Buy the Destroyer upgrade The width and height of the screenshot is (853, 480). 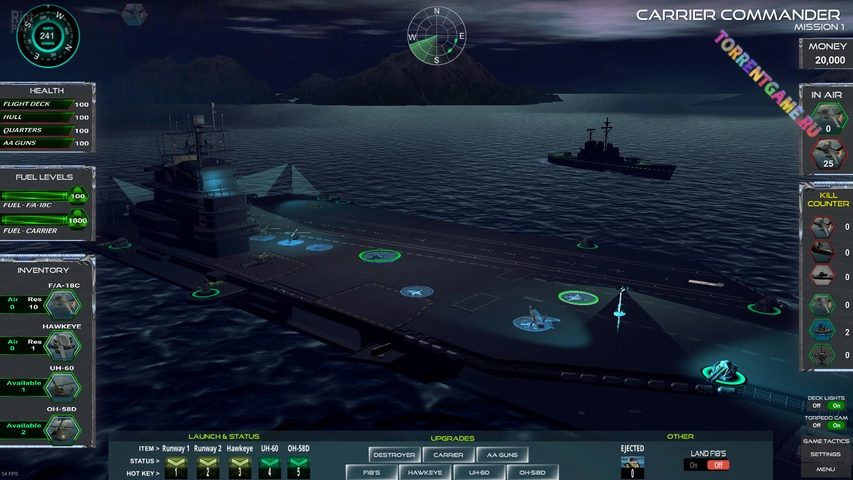394,455
